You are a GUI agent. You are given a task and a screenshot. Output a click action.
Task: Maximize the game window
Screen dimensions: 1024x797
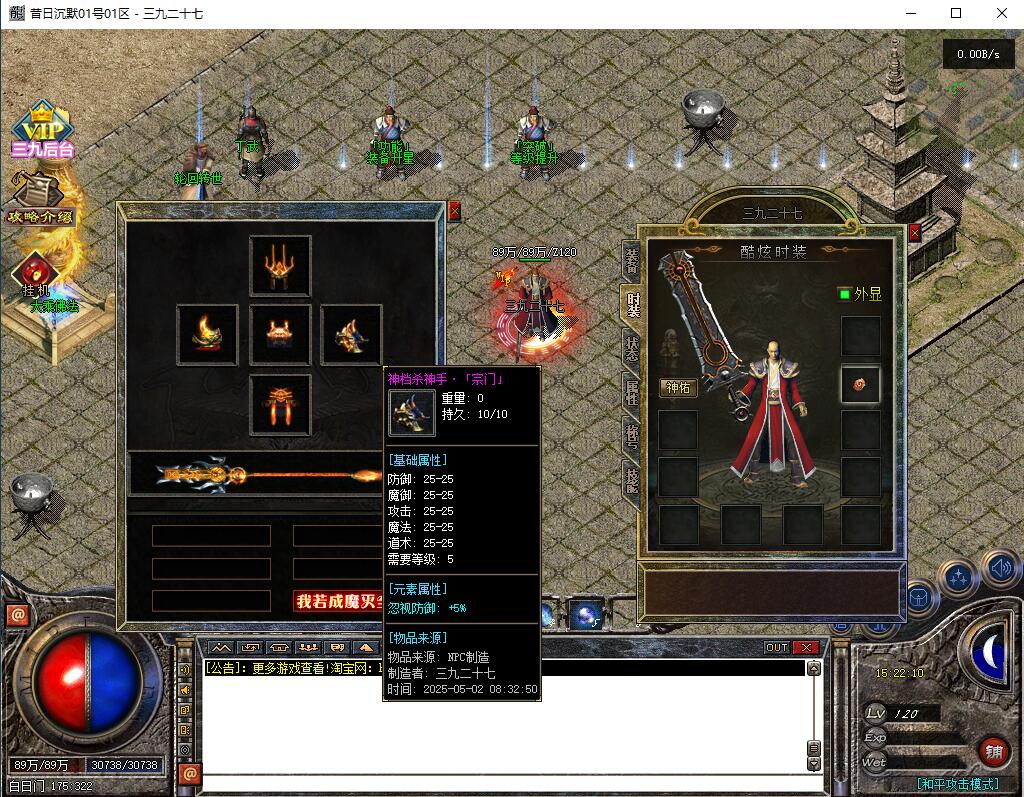point(955,13)
